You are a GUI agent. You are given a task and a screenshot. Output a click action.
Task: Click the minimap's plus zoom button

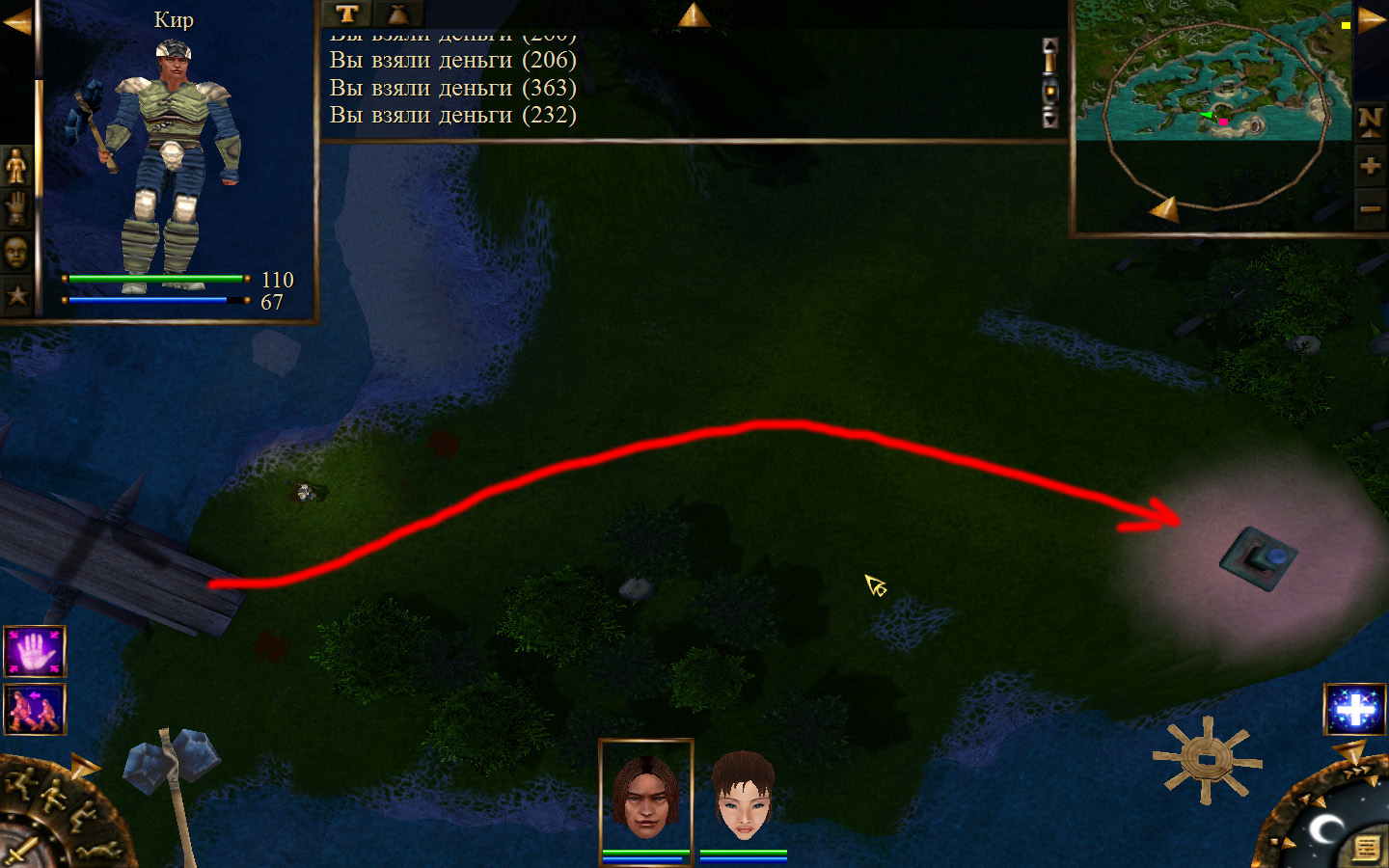[1370, 166]
